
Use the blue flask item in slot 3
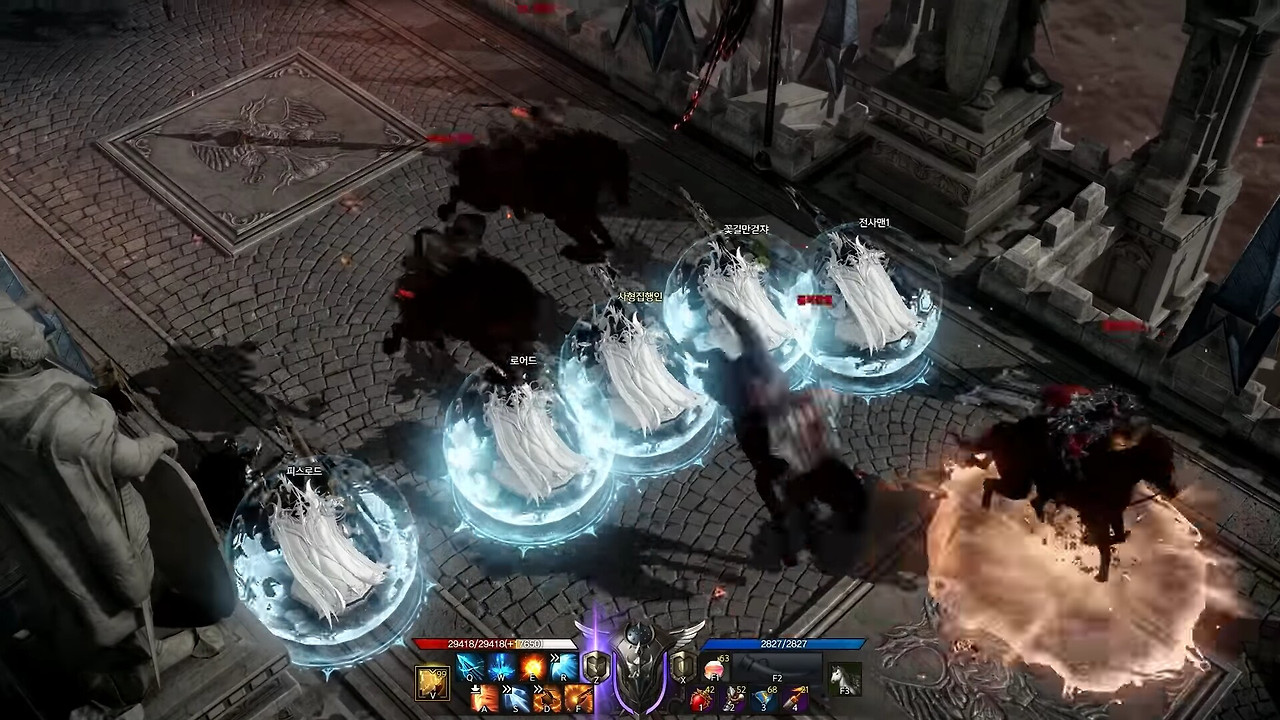[x=764, y=699]
